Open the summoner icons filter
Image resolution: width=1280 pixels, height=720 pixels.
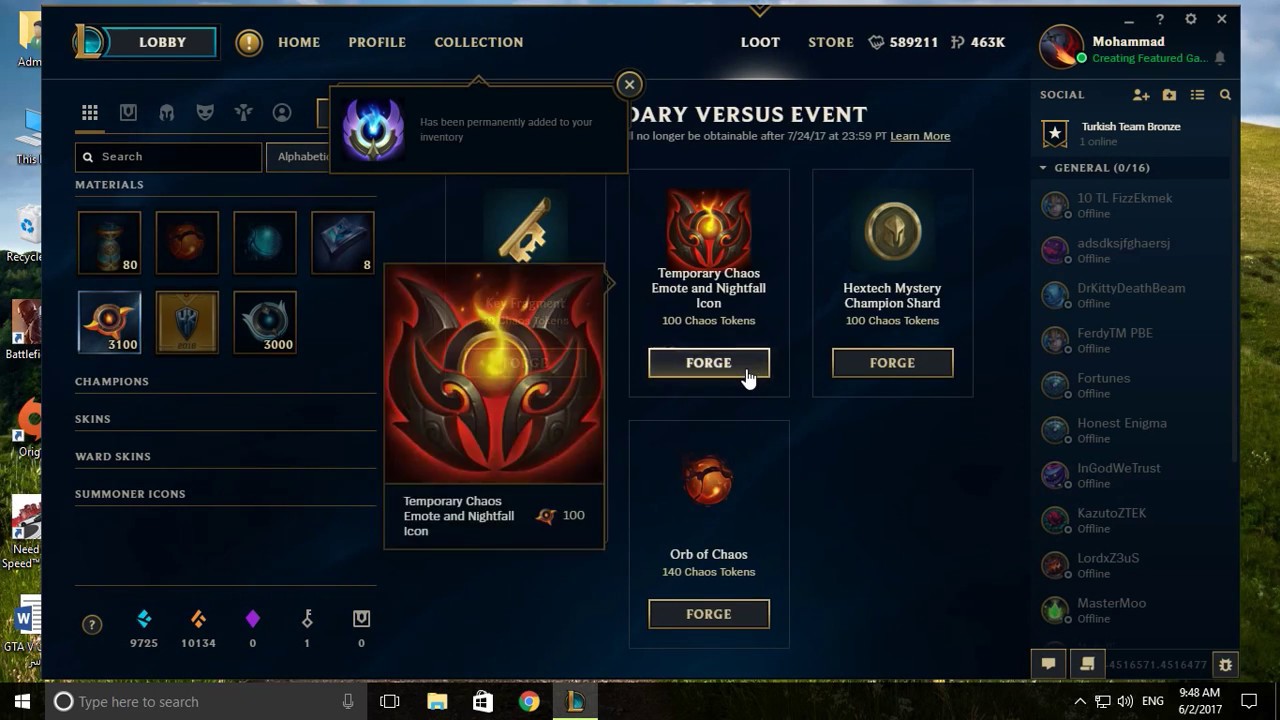[281, 113]
